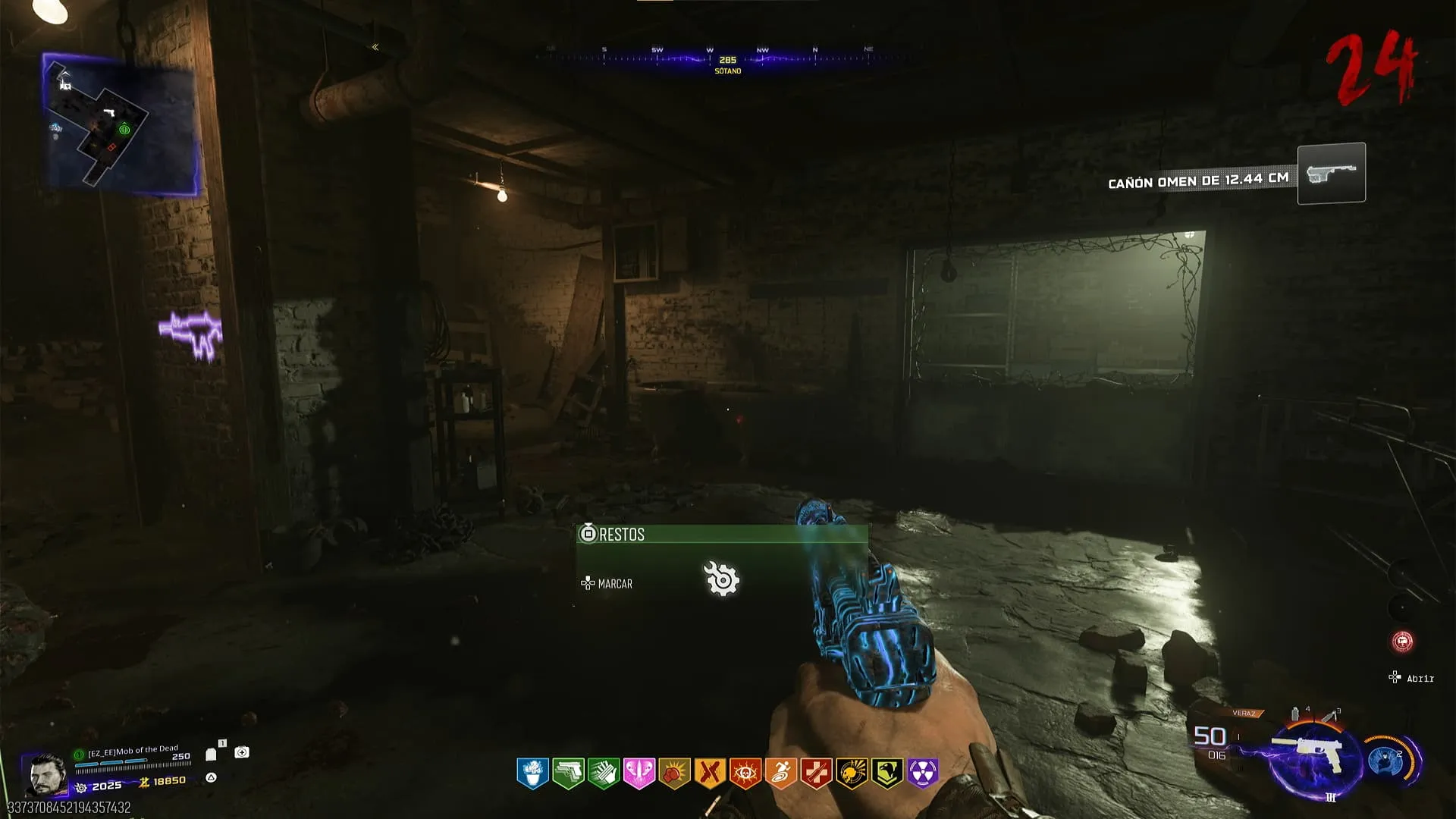1456x819 pixels.
Task: Click the armor plate icon
Action: click(211, 755)
